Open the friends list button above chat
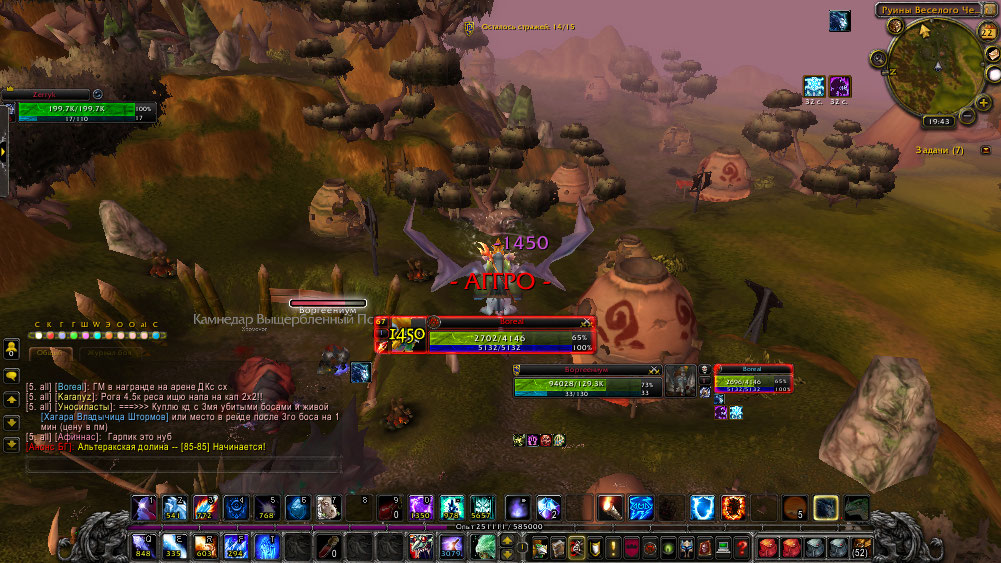Screen dimensions: 1001x563 click(12, 348)
